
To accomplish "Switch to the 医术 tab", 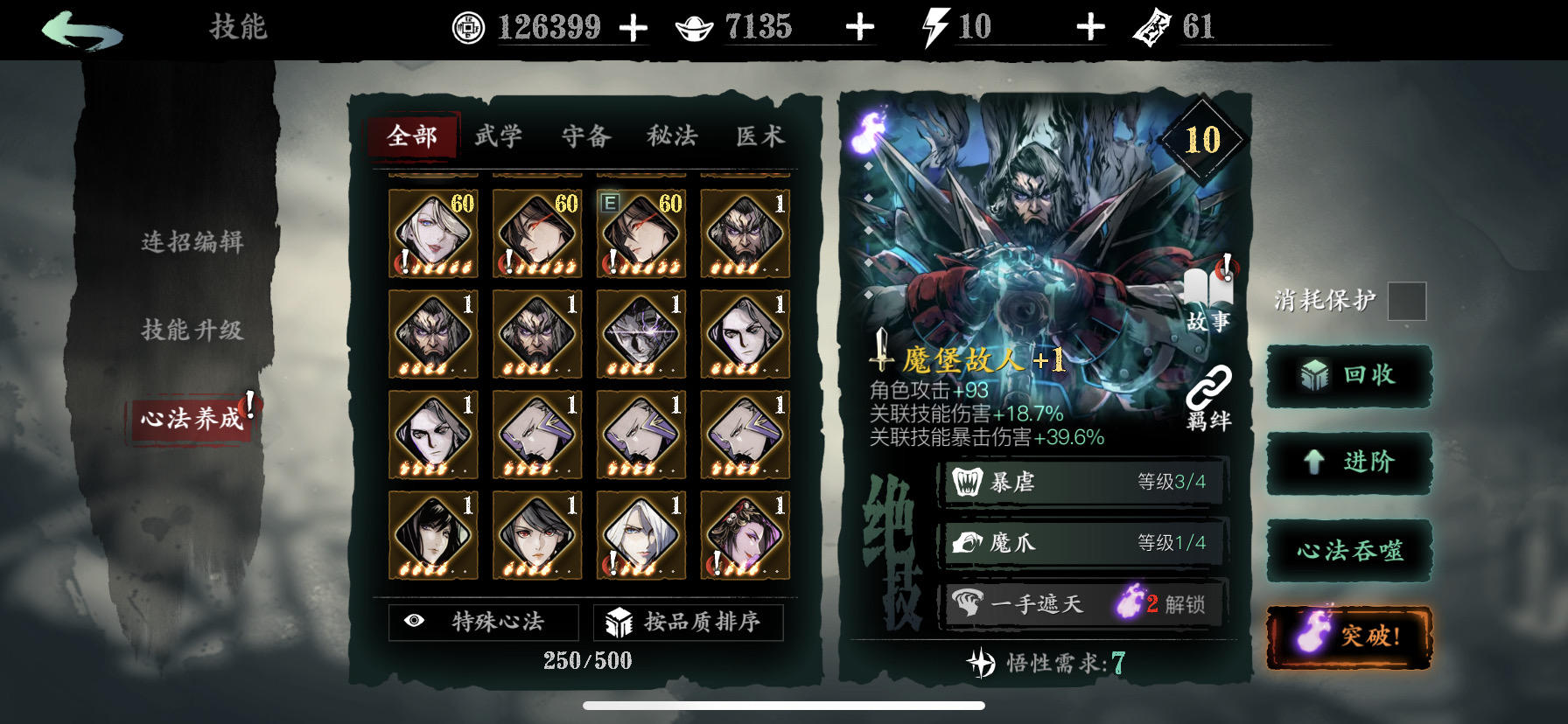I will pos(758,136).
